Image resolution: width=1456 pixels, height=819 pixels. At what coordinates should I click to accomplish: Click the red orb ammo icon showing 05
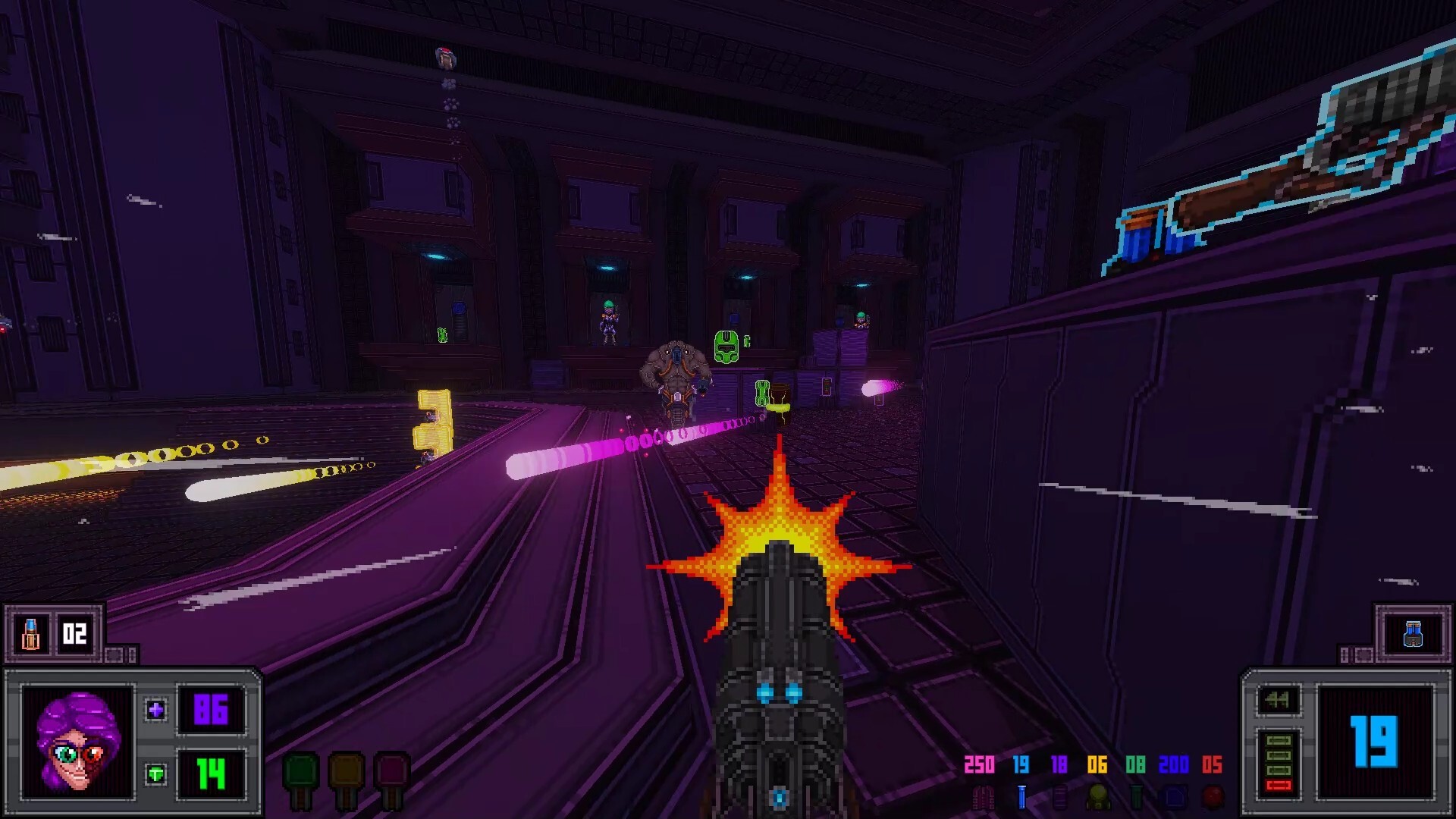click(1213, 795)
